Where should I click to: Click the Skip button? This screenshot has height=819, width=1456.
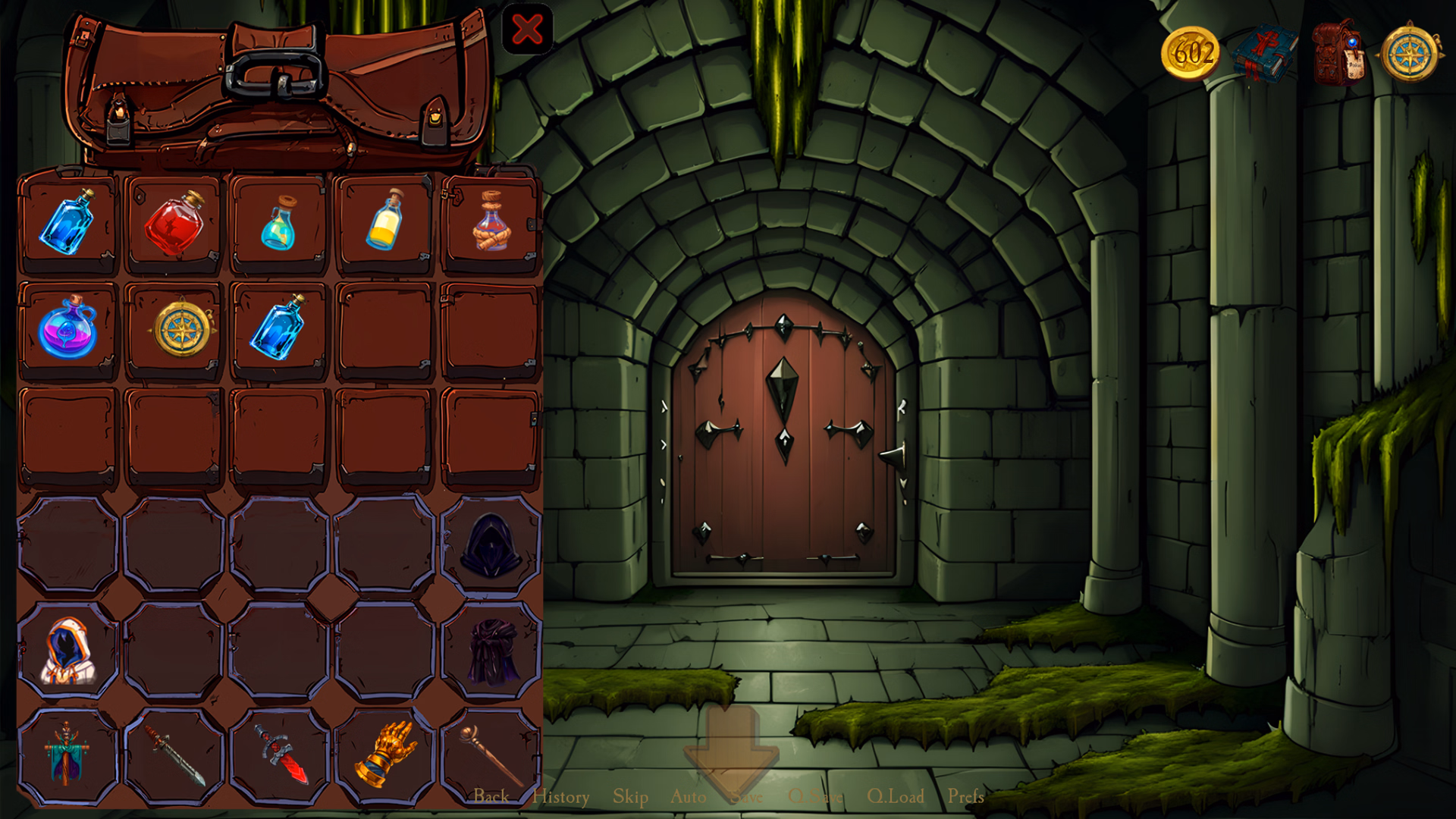(630, 797)
